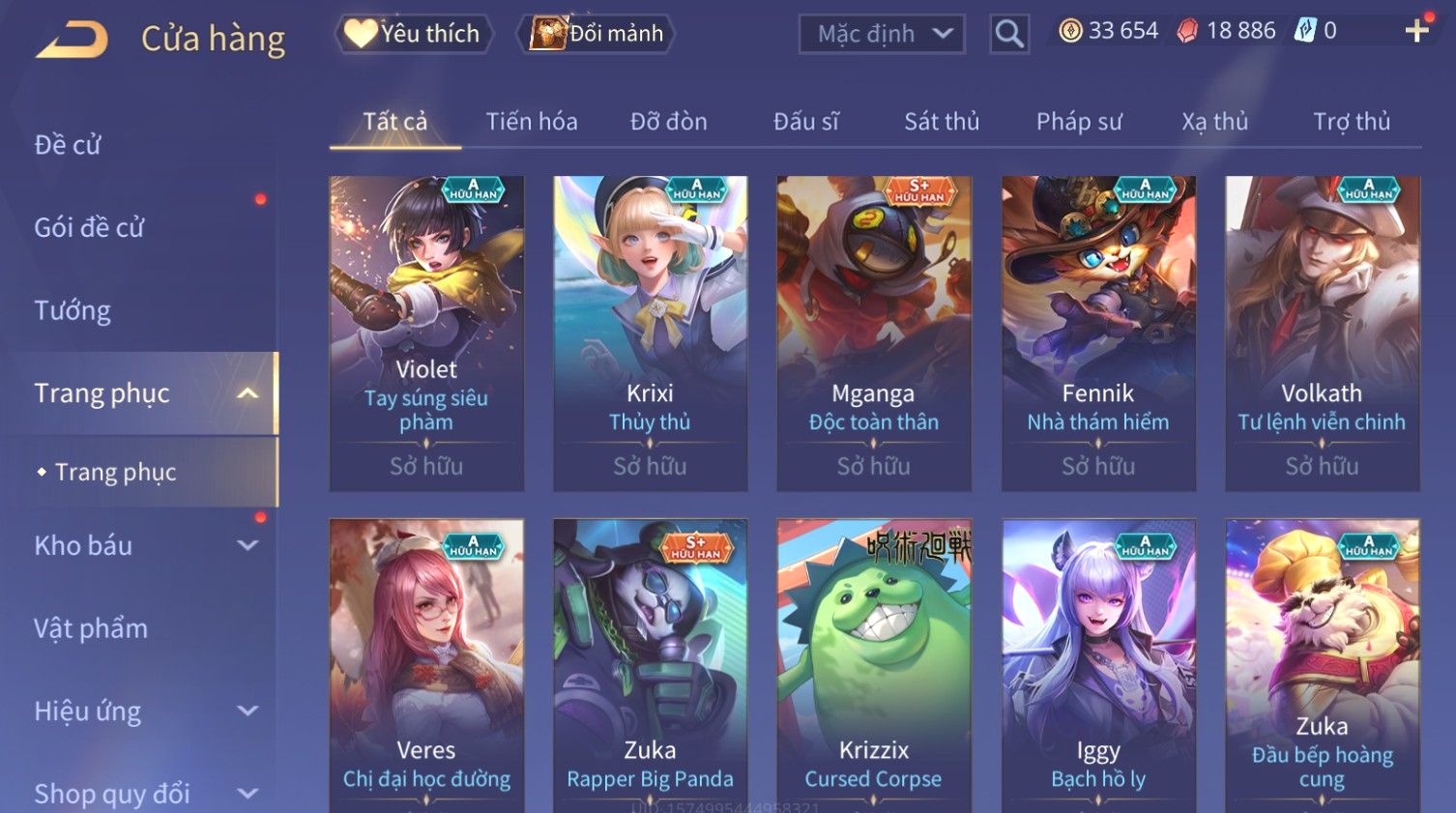Screen dimensions: 1456x813
Task: Open the Xạ thủ tab
Action: (x=1215, y=122)
